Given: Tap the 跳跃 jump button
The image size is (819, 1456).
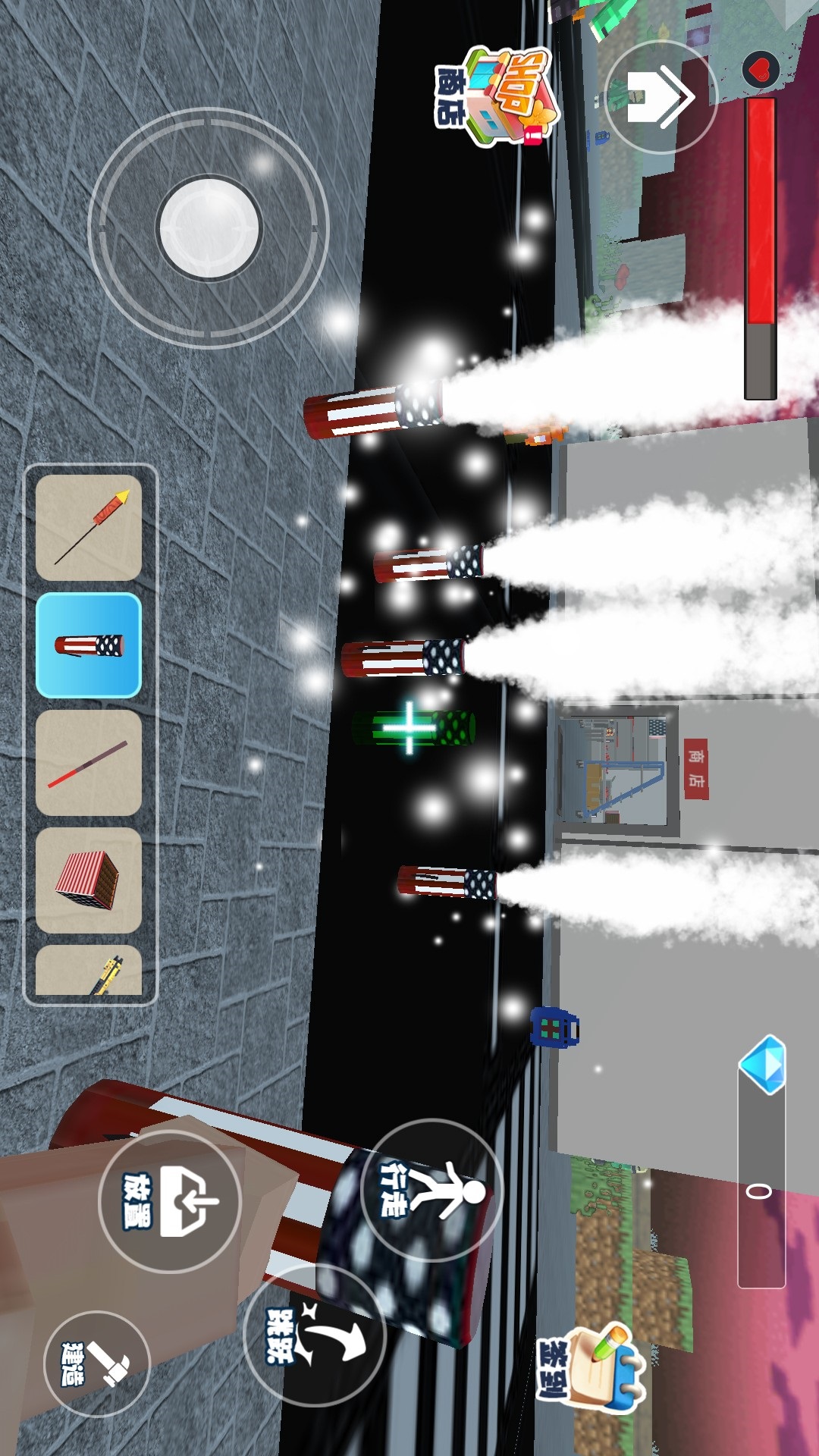Looking at the screenshot, I should pos(315,1336).
